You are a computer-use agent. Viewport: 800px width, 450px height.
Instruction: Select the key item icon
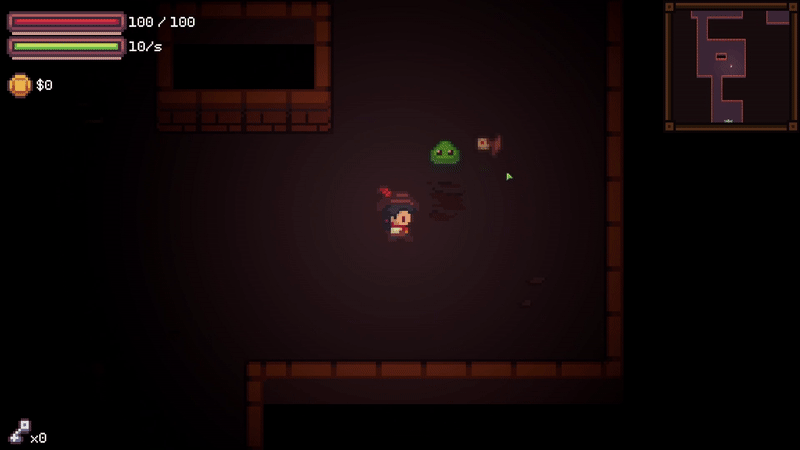click(x=19, y=431)
